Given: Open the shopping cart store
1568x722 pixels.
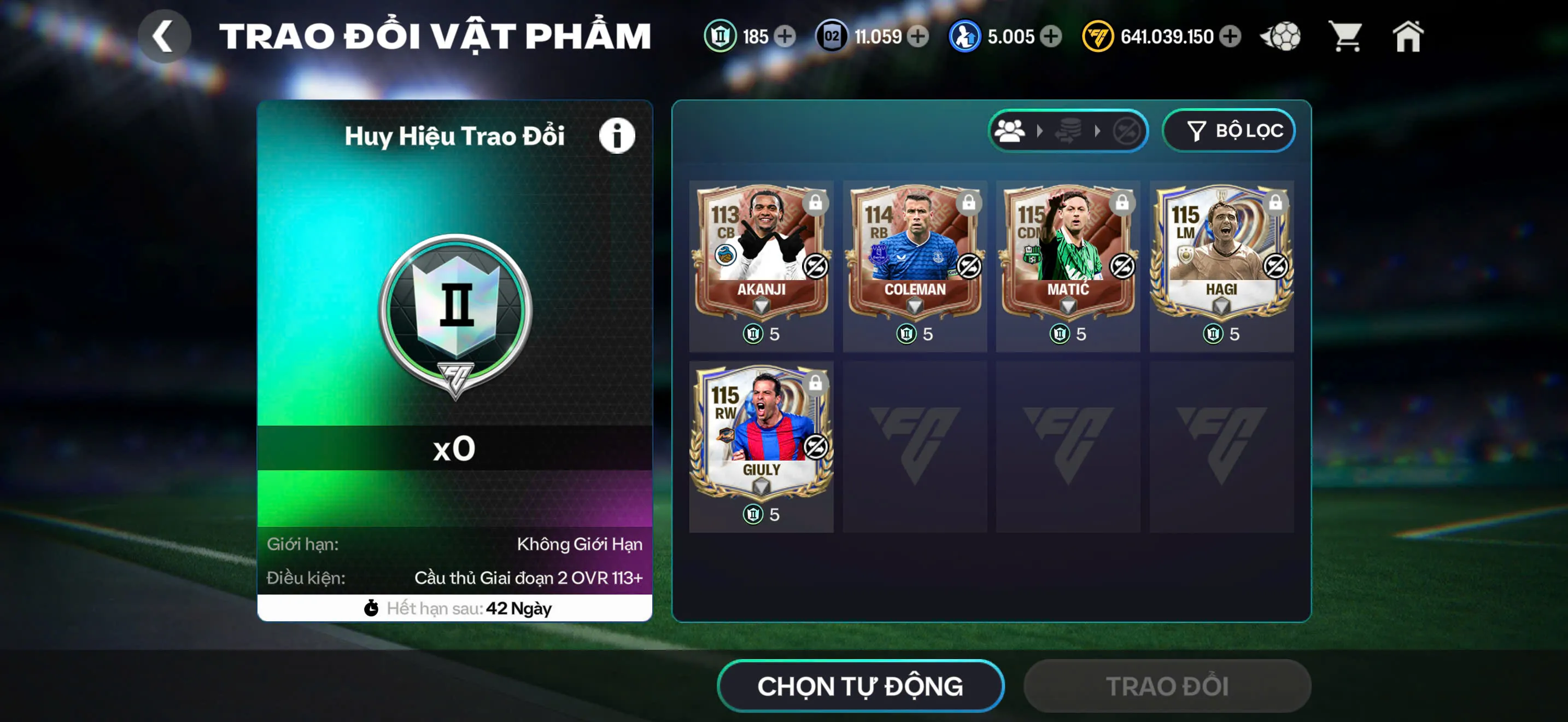Looking at the screenshot, I should click(1347, 36).
